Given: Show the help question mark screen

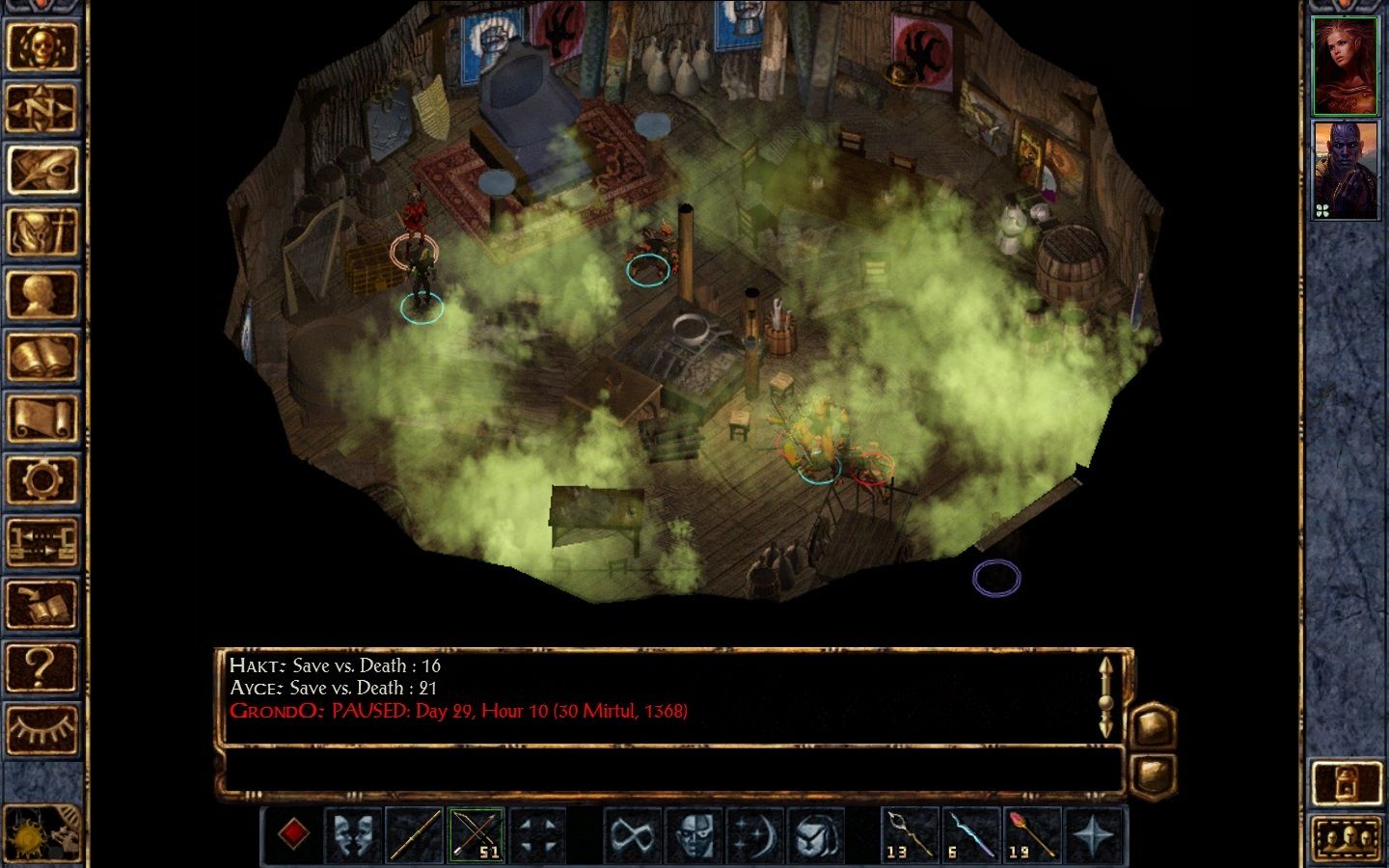Looking at the screenshot, I should [x=41, y=665].
